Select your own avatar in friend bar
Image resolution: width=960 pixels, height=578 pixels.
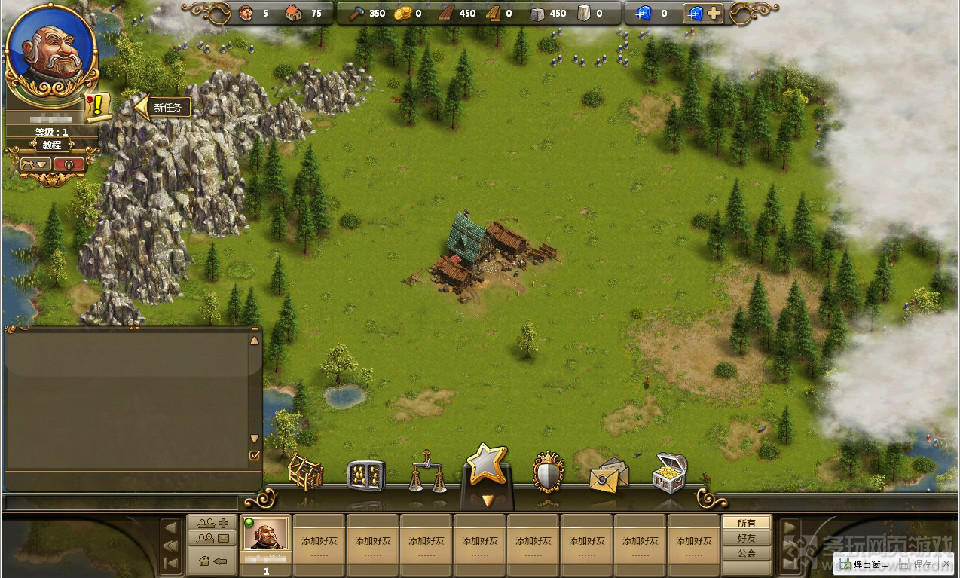(267, 541)
